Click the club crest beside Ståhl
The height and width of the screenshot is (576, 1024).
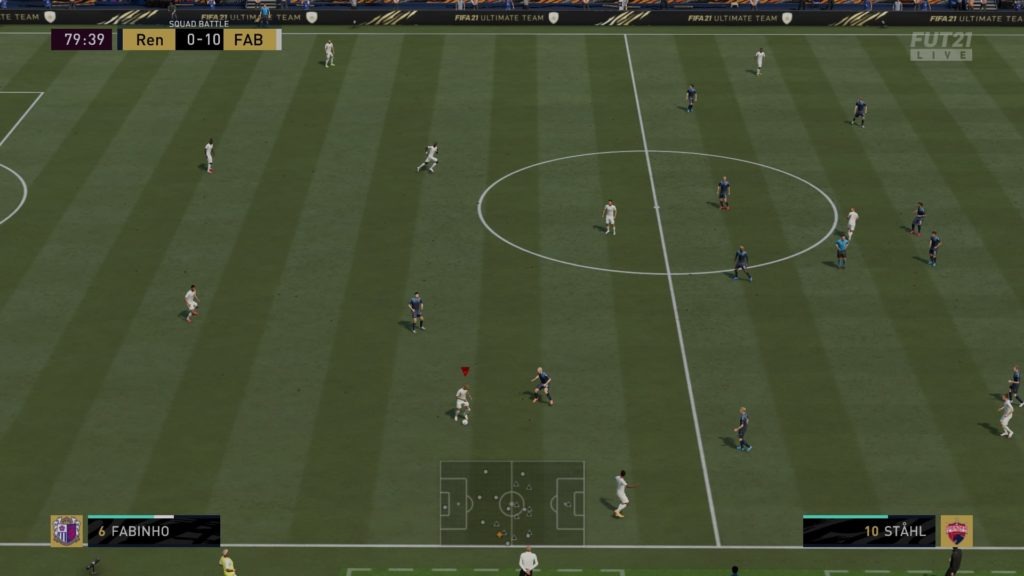[x=956, y=531]
